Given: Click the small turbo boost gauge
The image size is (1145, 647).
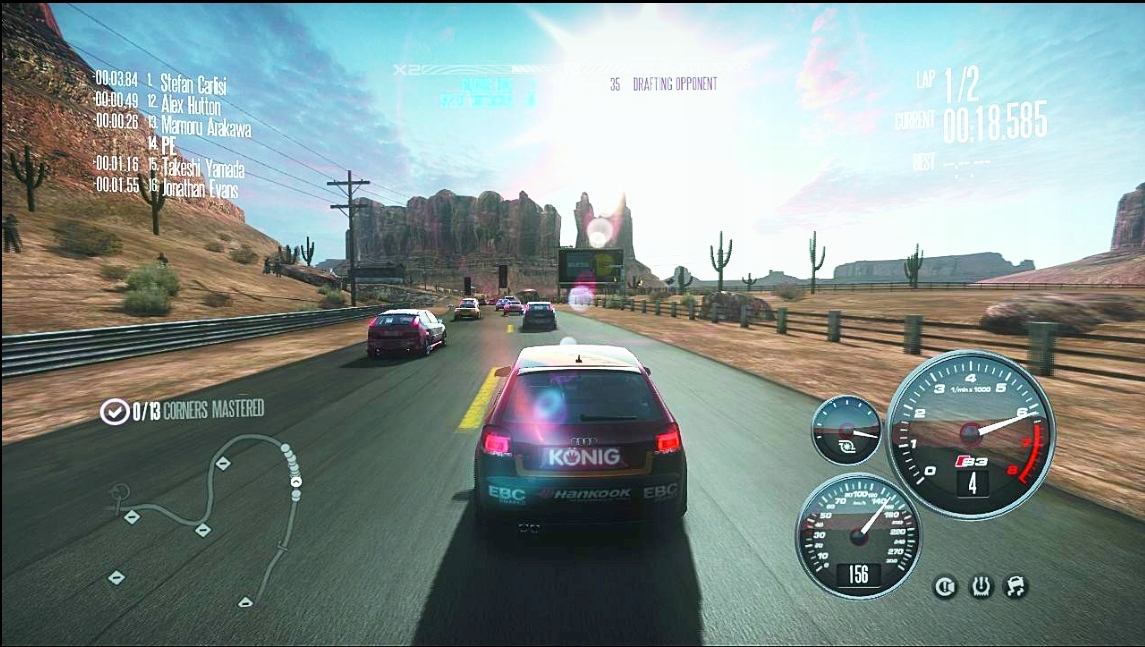Looking at the screenshot, I should coord(846,430).
